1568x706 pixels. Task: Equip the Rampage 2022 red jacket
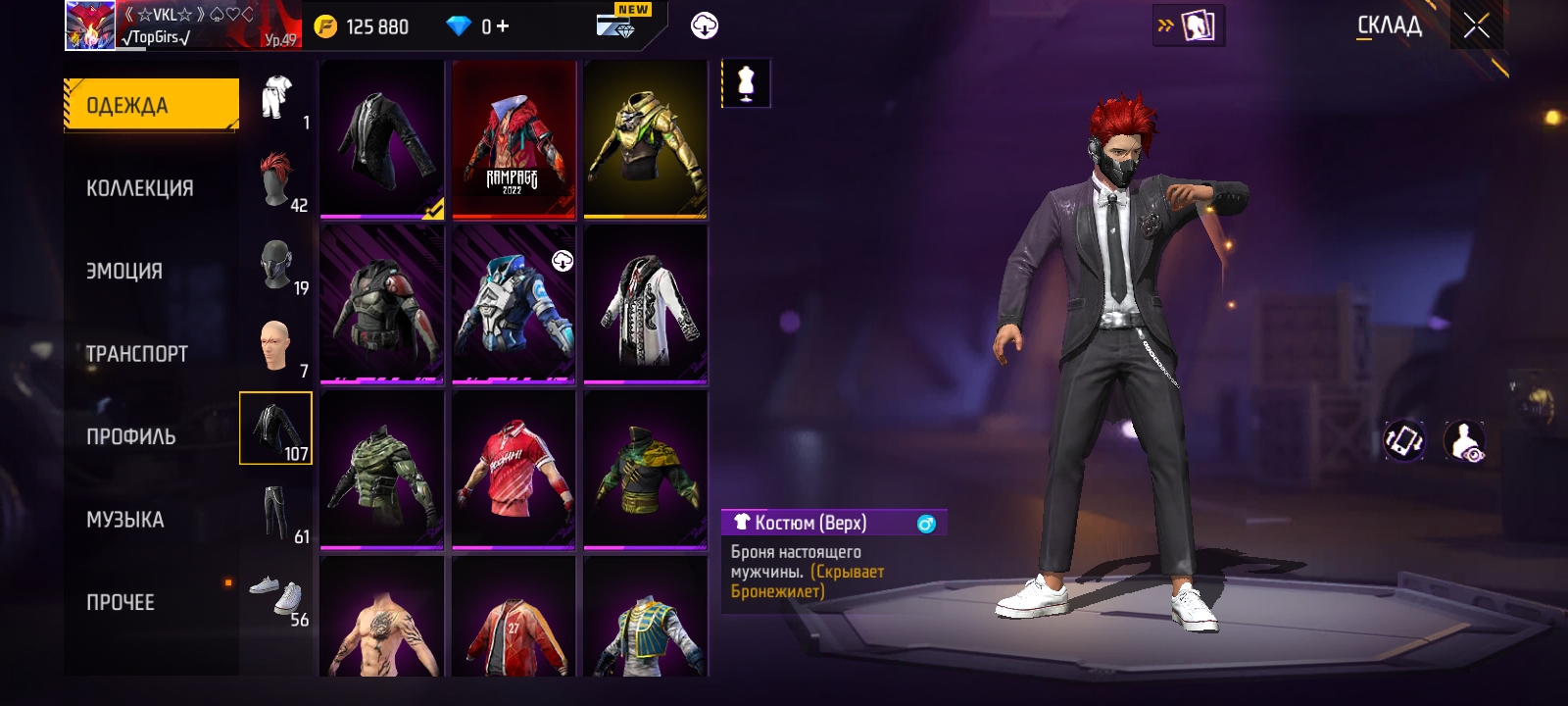(514, 139)
